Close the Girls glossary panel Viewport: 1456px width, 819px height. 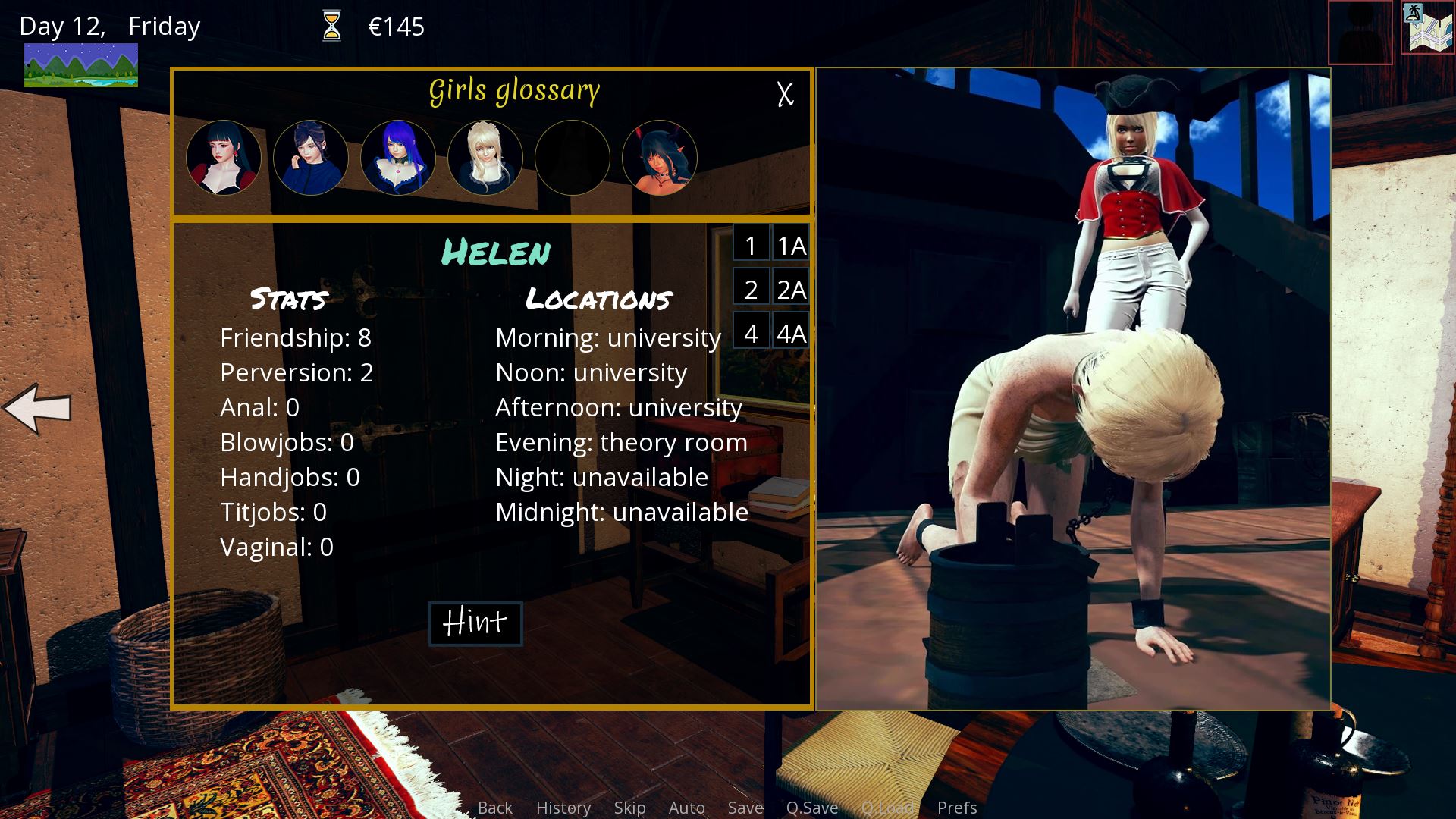pos(785,94)
